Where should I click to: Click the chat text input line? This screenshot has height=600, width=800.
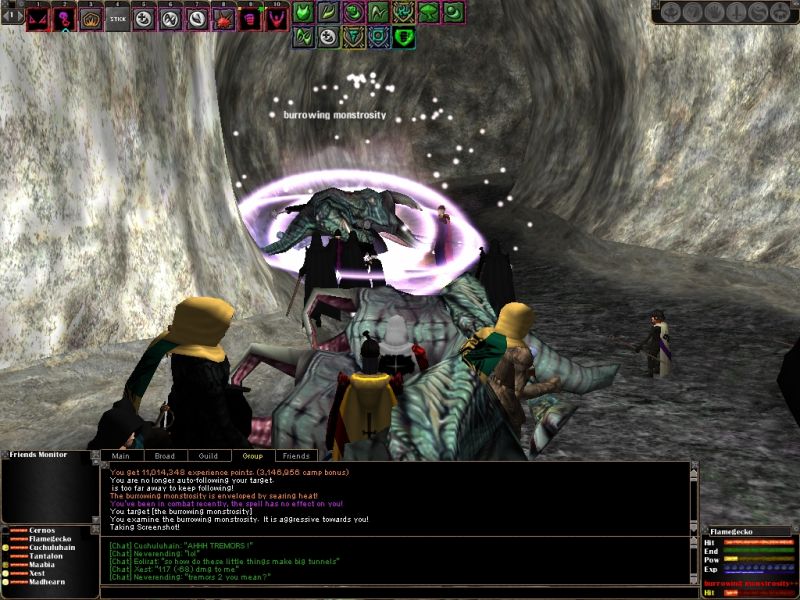click(x=400, y=592)
